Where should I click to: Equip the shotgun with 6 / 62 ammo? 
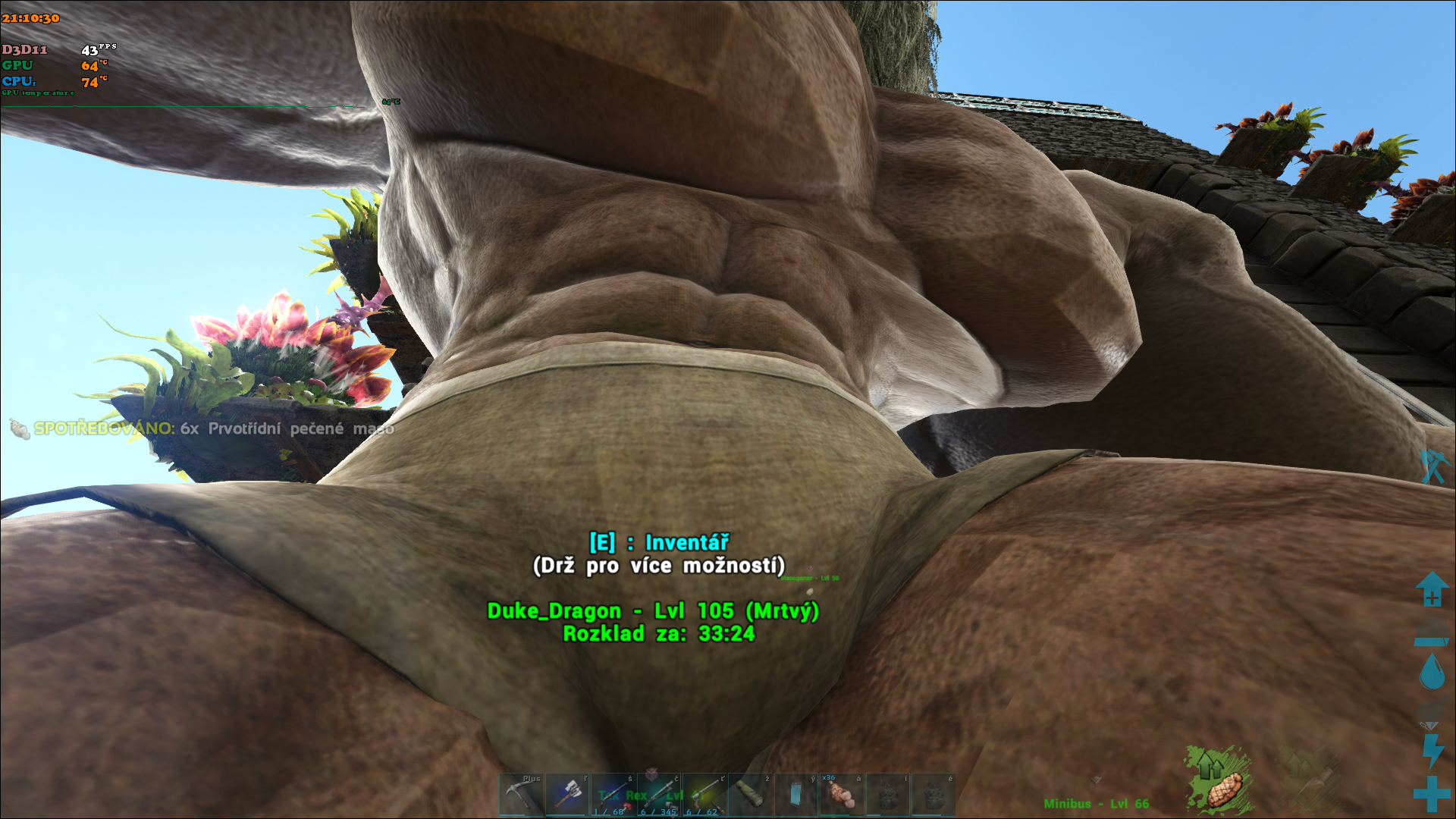click(x=704, y=795)
